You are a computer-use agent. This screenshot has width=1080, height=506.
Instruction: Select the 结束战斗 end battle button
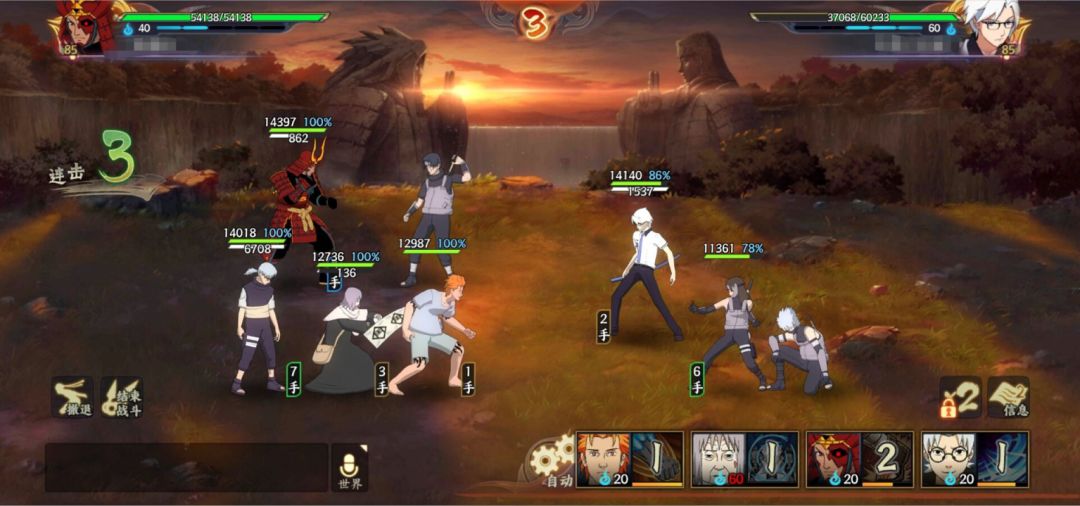point(122,397)
